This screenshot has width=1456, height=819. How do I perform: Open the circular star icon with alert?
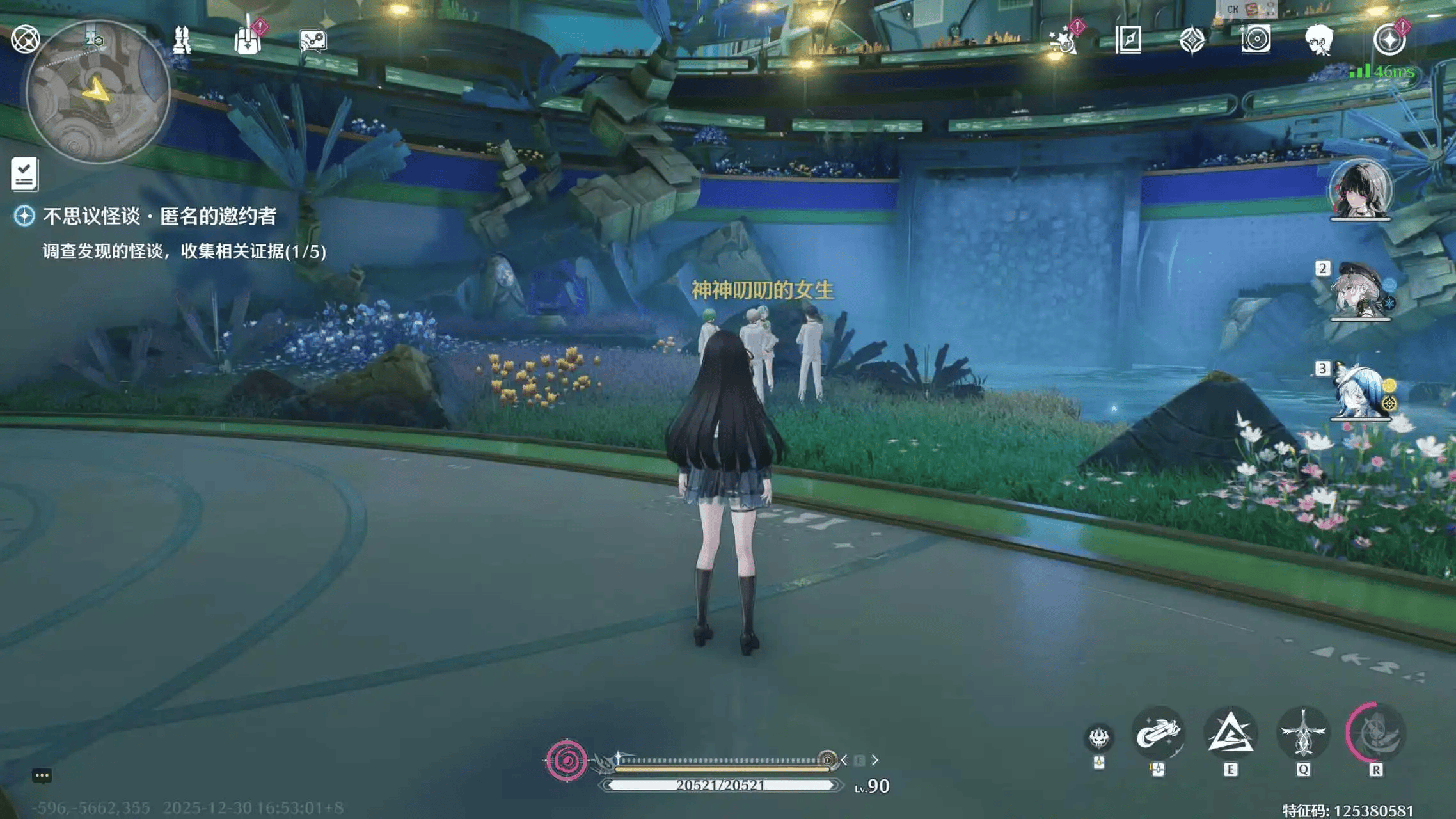pyautogui.click(x=1389, y=40)
